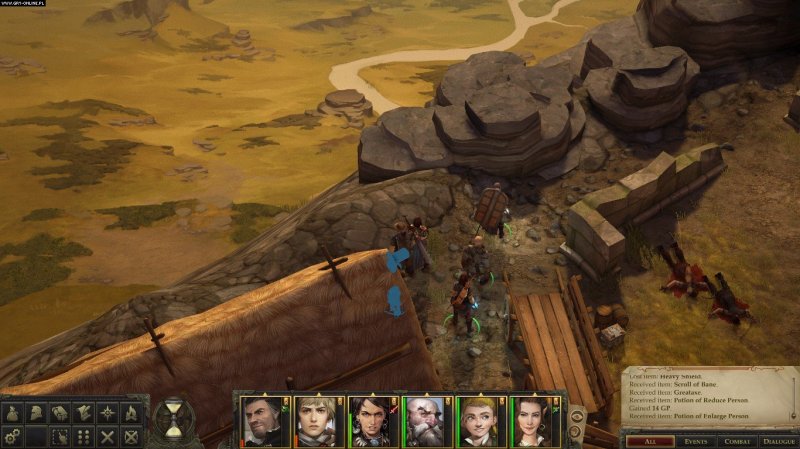Image resolution: width=800 pixels, height=449 pixels.
Task: Click the campfire rest icon
Action: [x=130, y=412]
